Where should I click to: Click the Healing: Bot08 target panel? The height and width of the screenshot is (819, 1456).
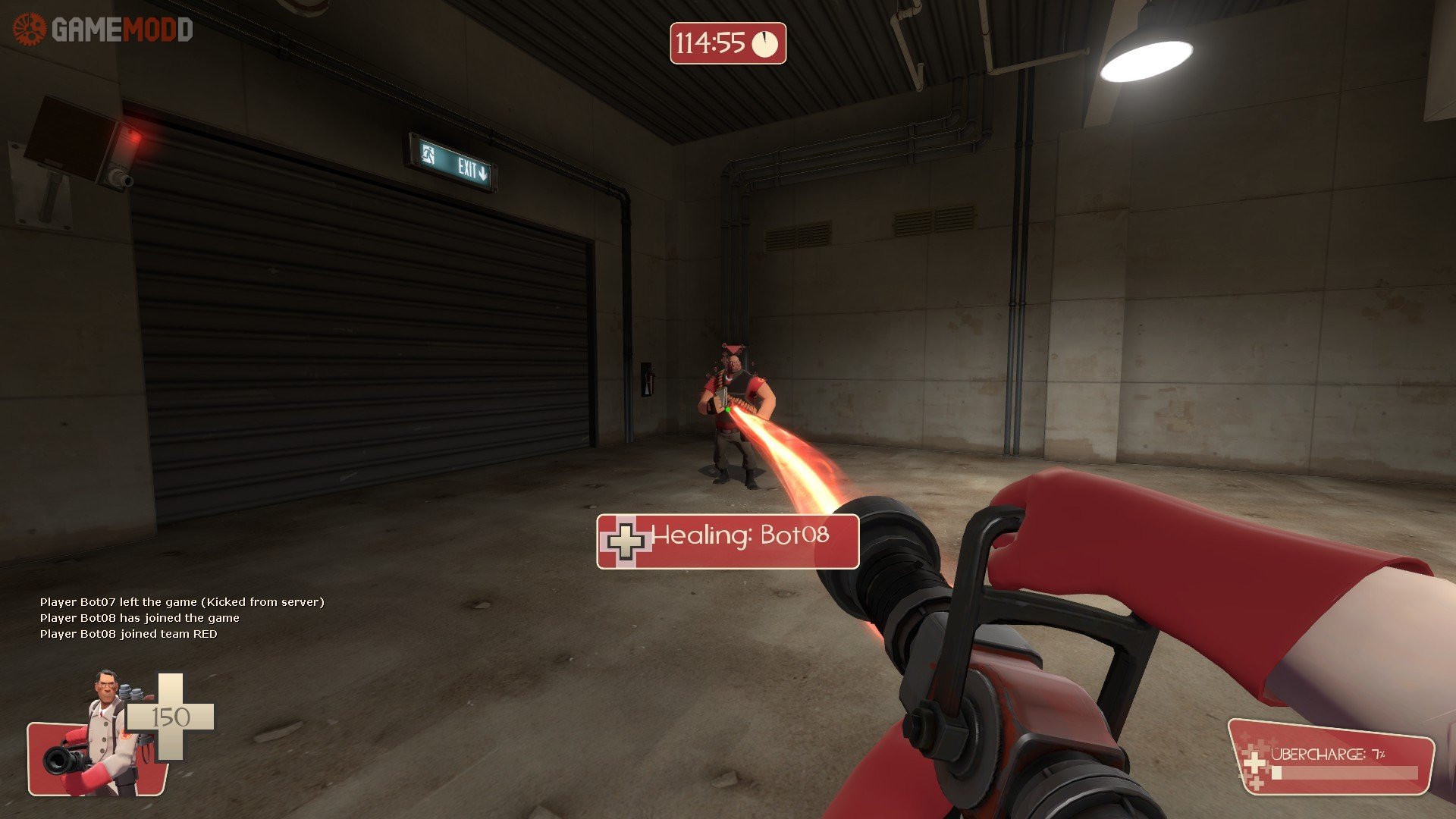tap(727, 540)
